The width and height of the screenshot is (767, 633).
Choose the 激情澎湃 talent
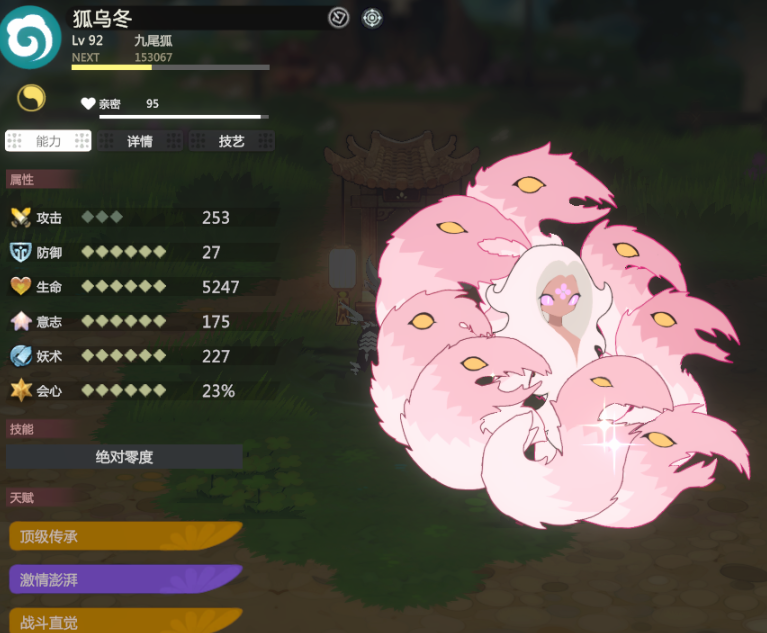125,579
